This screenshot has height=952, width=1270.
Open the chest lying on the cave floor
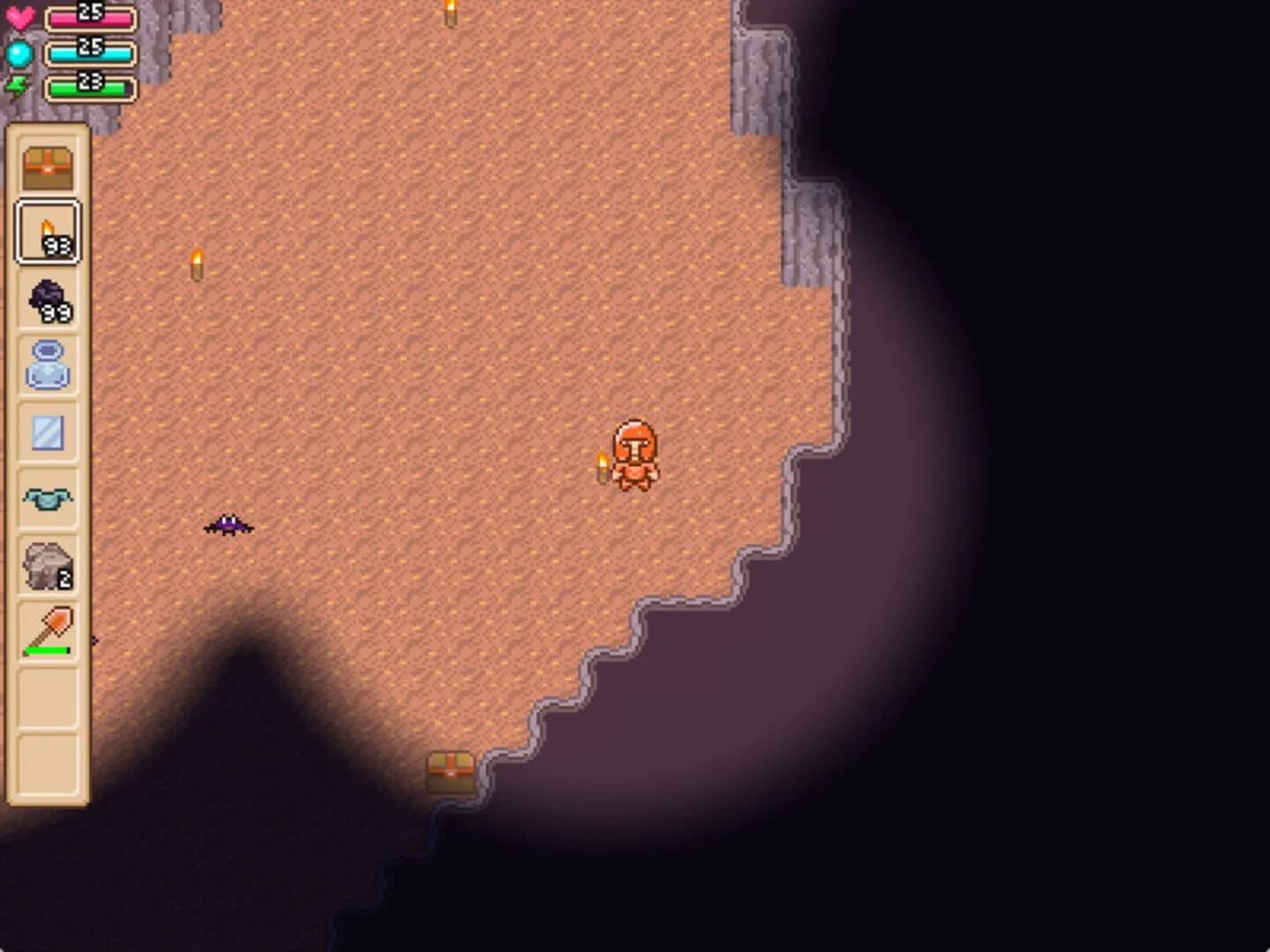tap(452, 770)
